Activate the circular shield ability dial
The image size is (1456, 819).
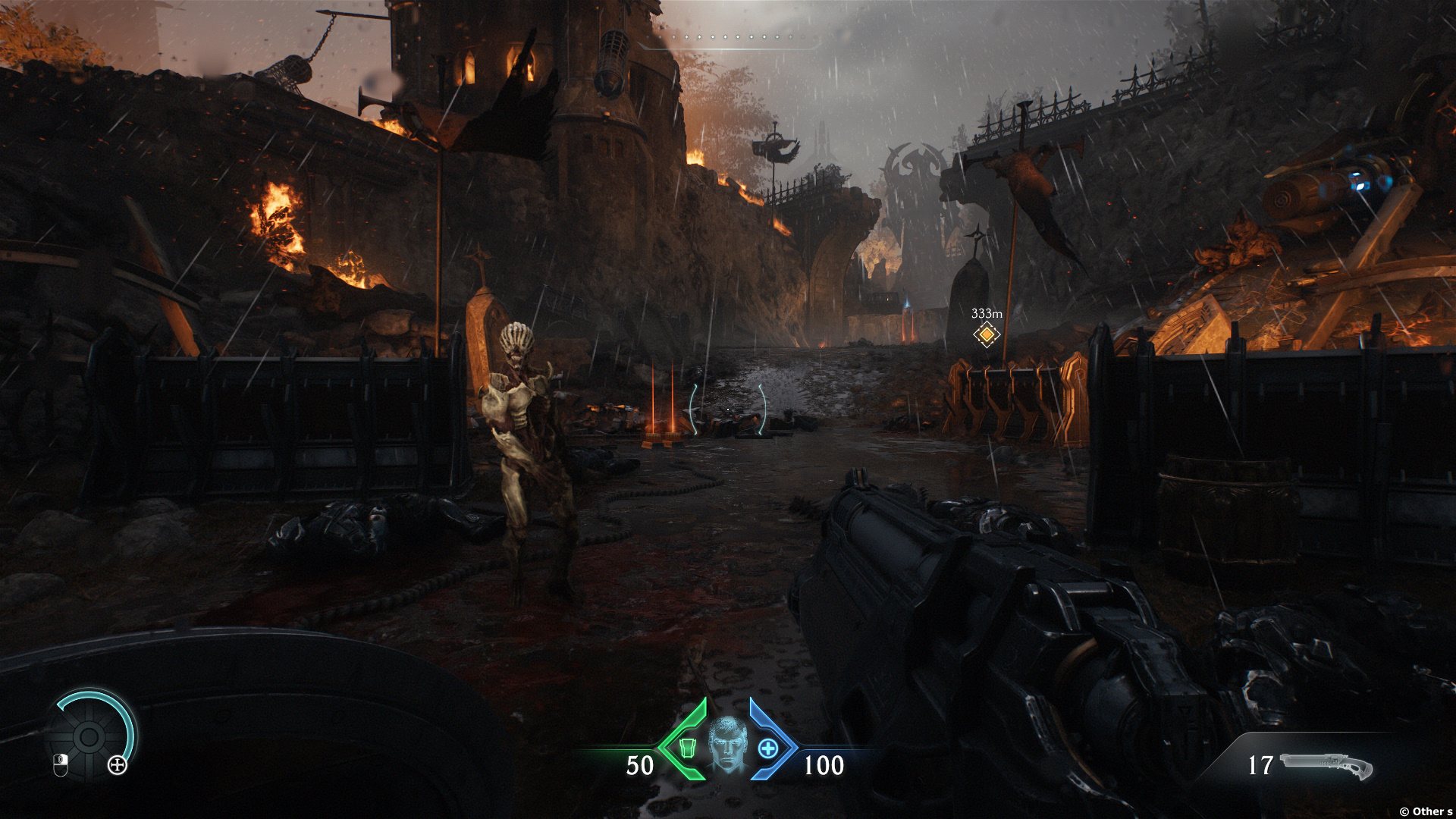(x=89, y=736)
